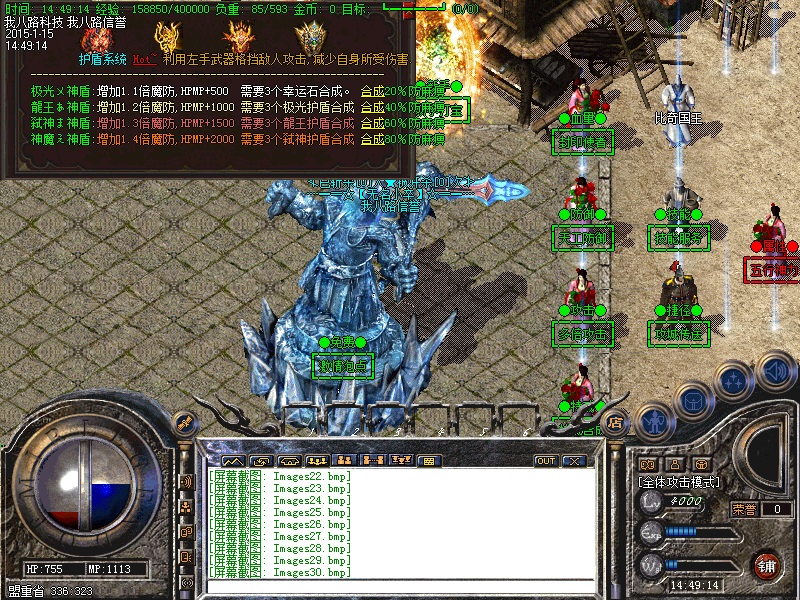Screen dimensions: 800x600
Task: Click the OUT button on chat panel
Action: (x=545, y=461)
